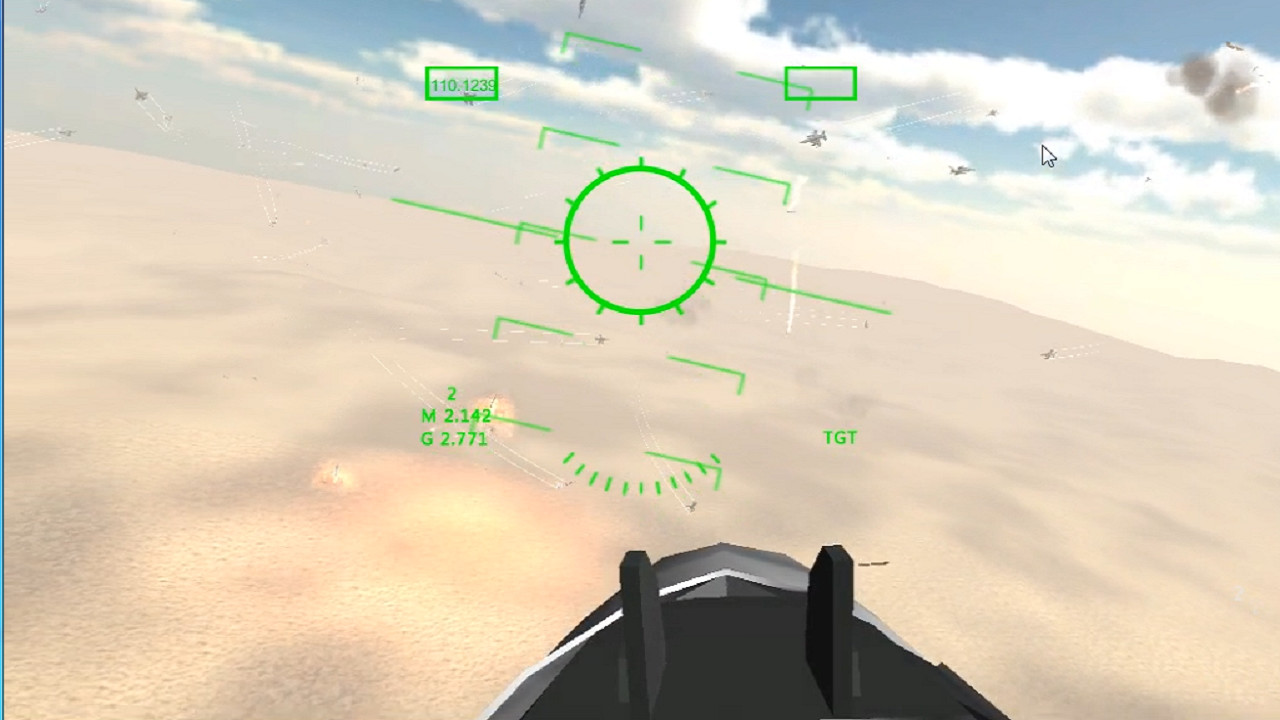
Task: Click the 110.1239 heading readout box
Action: click(460, 85)
